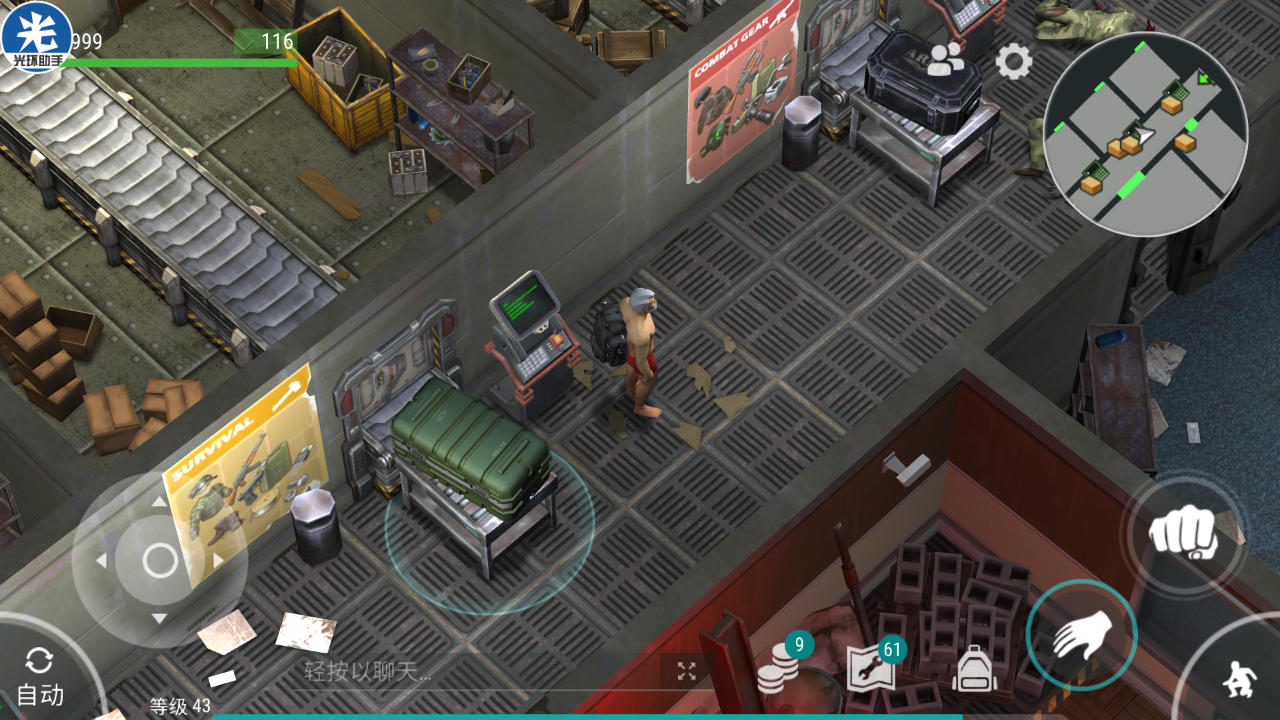This screenshot has width=1280, height=720.
Task: Click the circular minimap
Action: tap(1145, 134)
